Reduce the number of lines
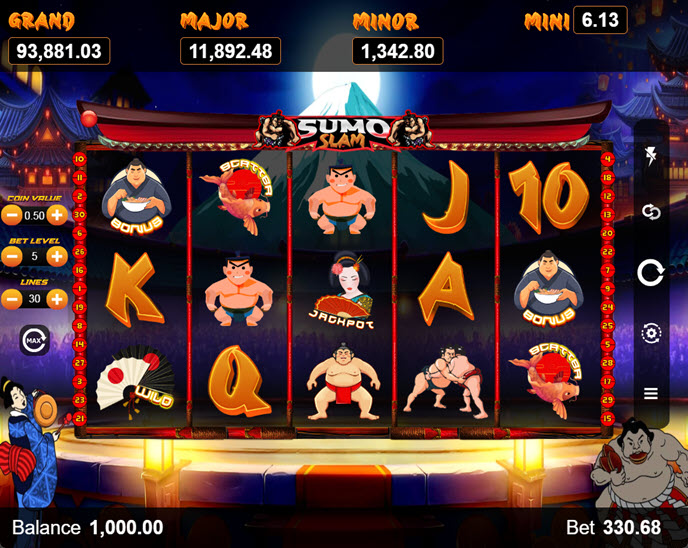Screen dimensions: 688x548 (x=12, y=298)
